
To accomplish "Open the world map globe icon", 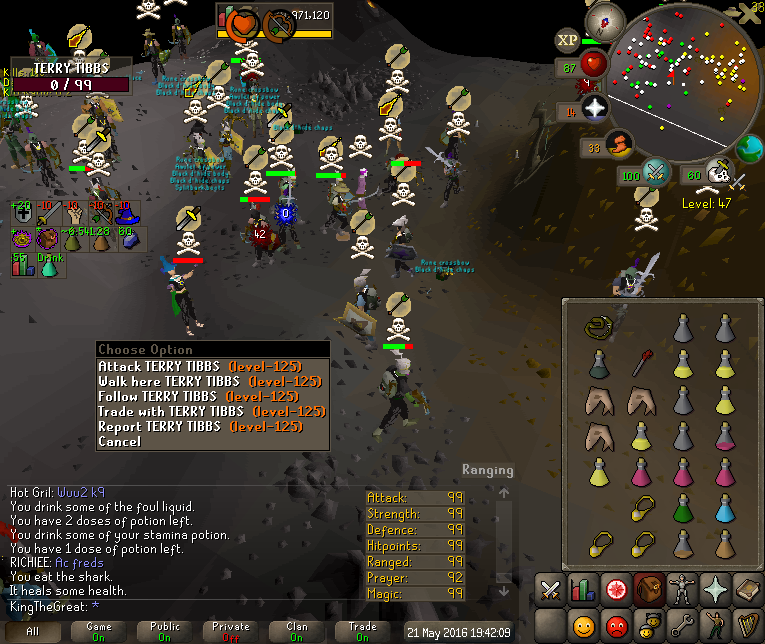I will click(x=748, y=150).
